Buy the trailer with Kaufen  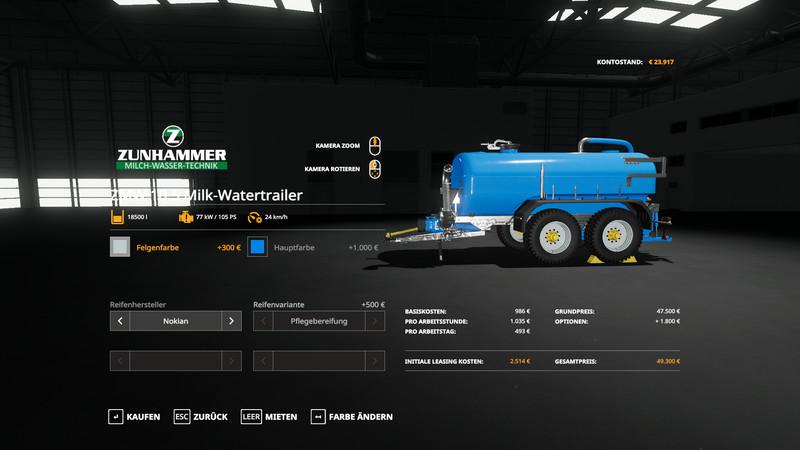click(x=135, y=416)
